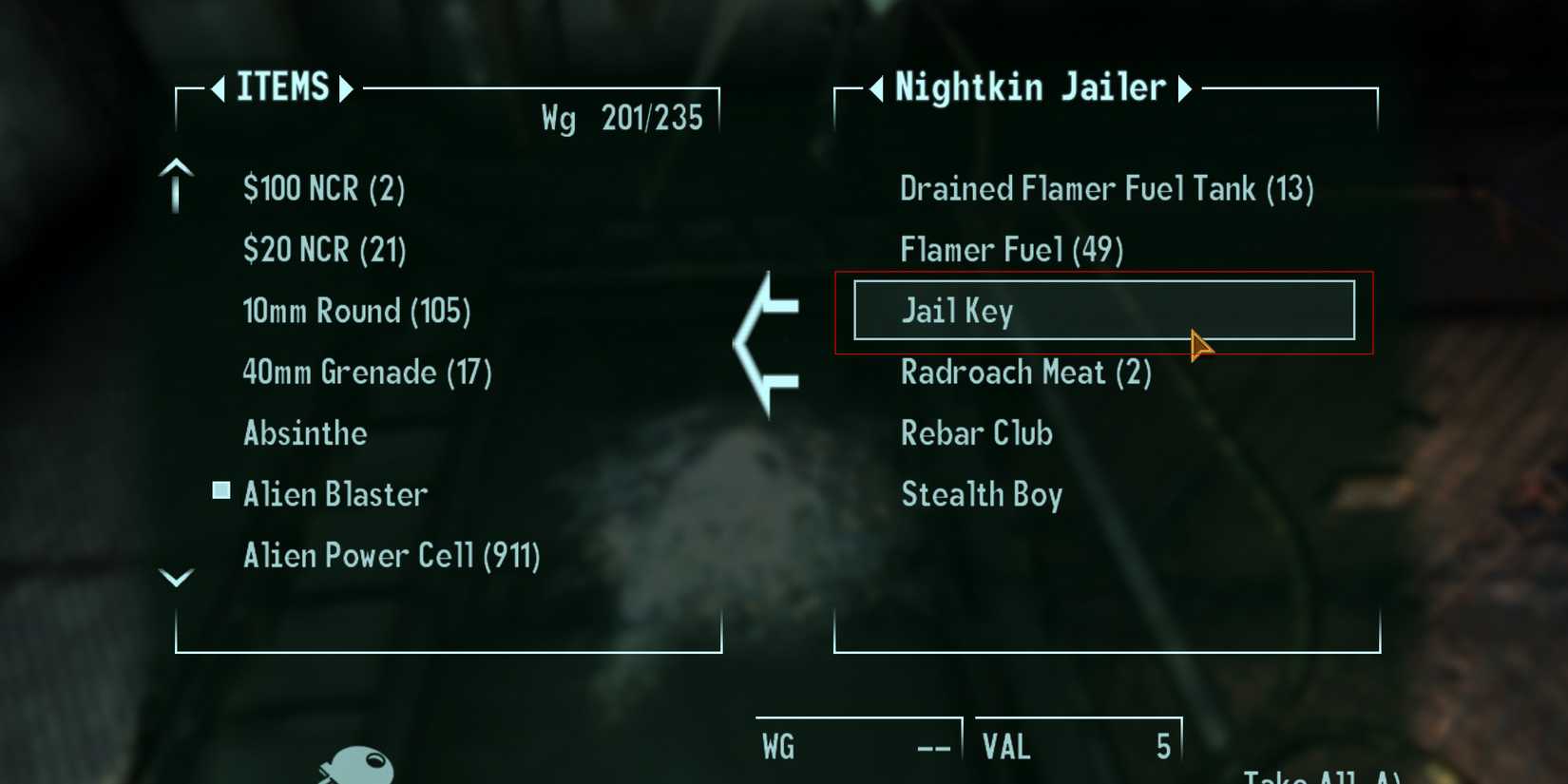
Task: Click the 10mm Round entry
Action: click(356, 311)
